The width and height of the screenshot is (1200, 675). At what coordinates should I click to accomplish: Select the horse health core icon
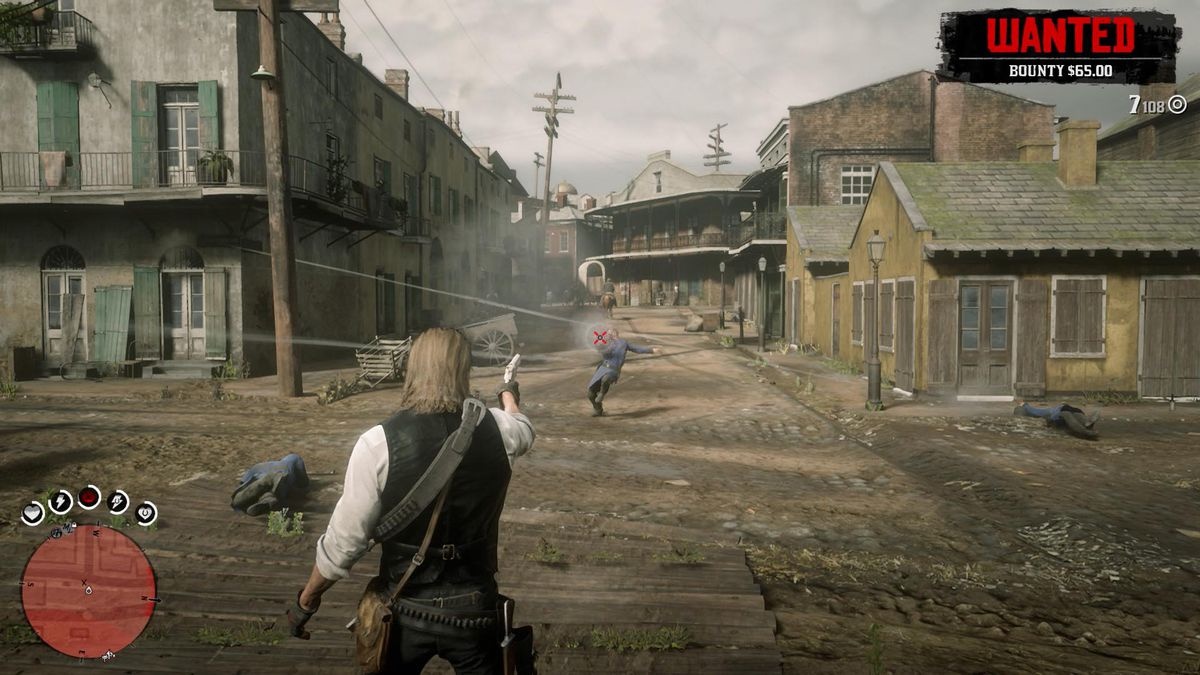(146, 513)
